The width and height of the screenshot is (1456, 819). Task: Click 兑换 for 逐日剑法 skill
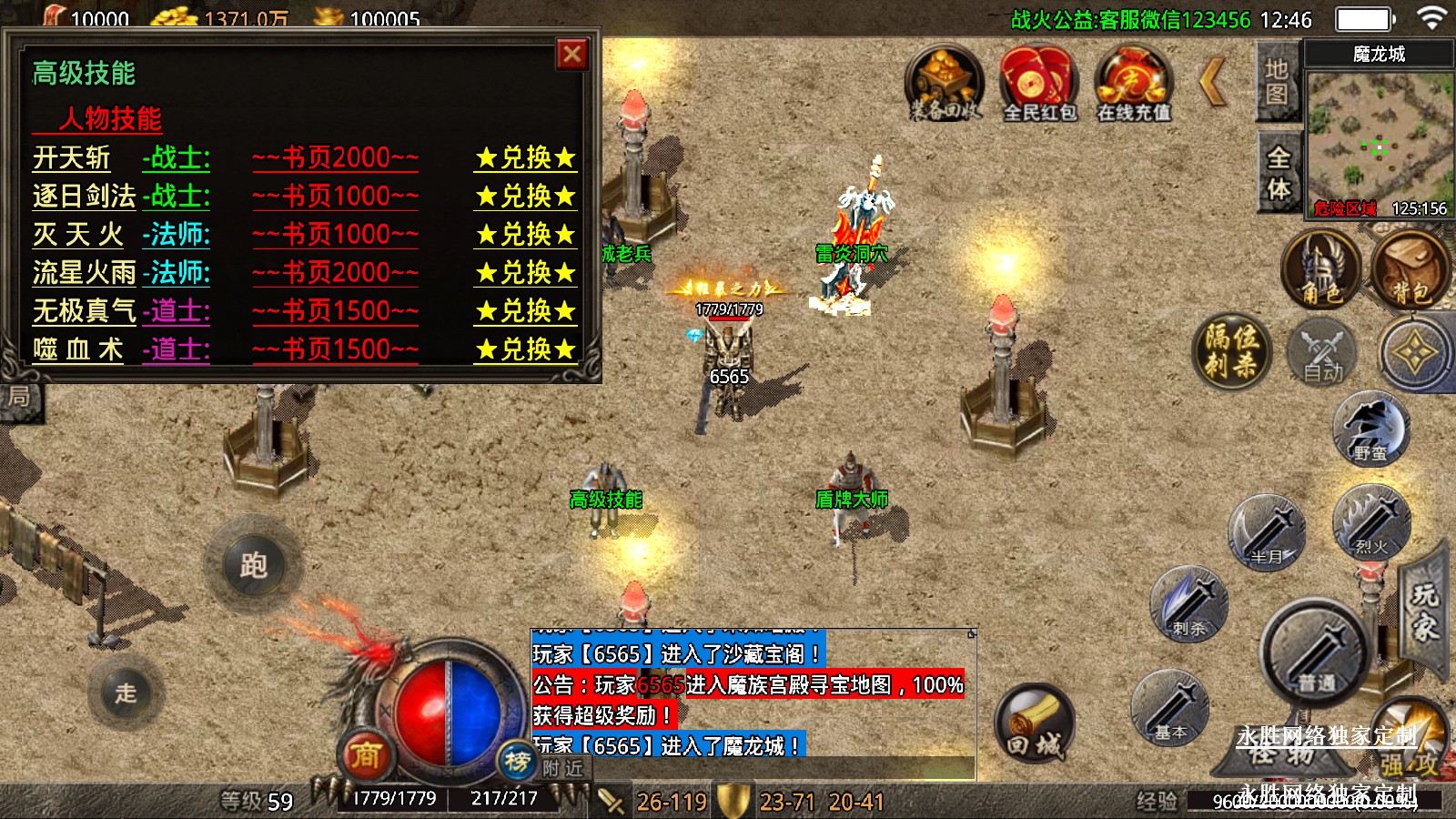pos(526,197)
